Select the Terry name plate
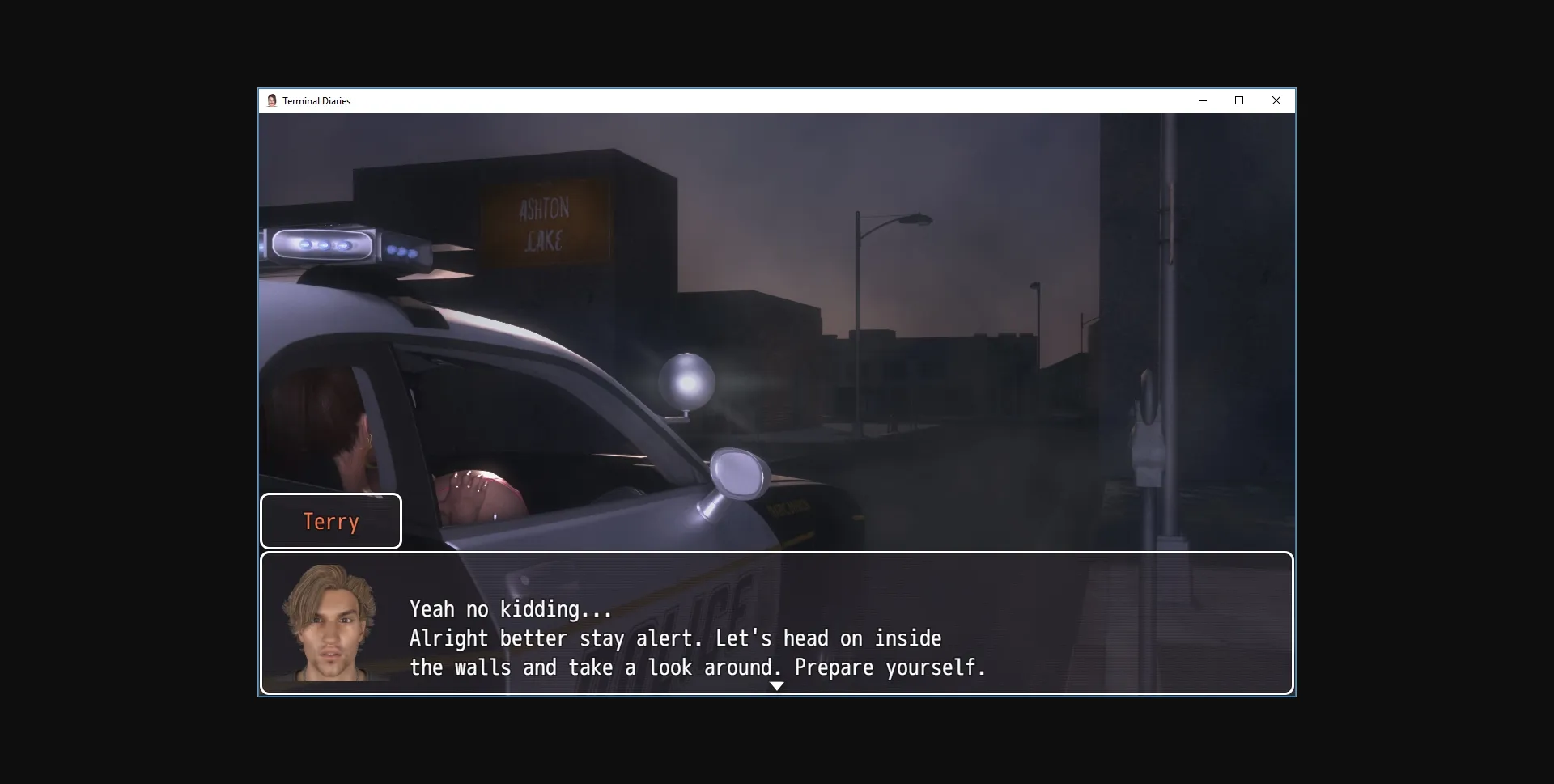The height and width of the screenshot is (784, 1554). click(x=330, y=521)
